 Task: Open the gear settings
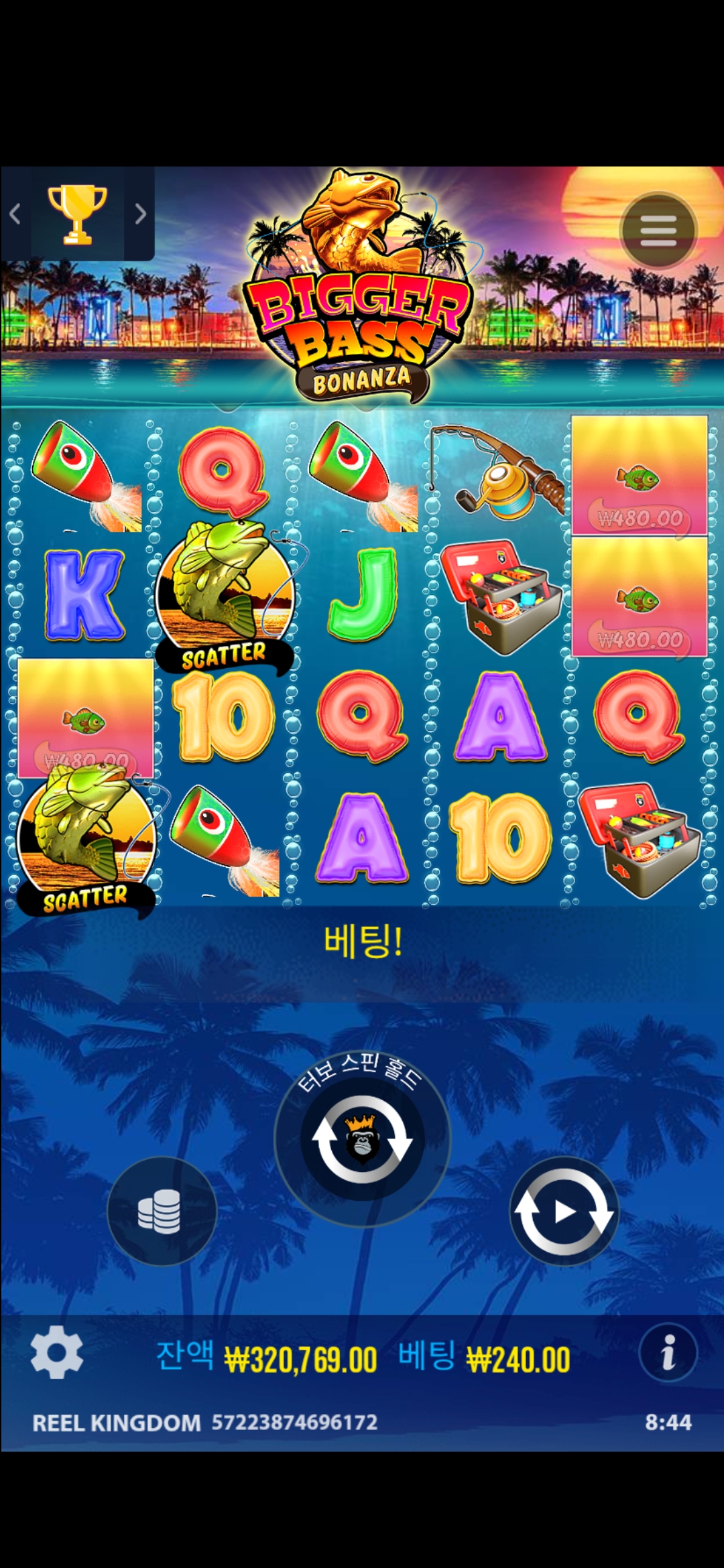(57, 1352)
